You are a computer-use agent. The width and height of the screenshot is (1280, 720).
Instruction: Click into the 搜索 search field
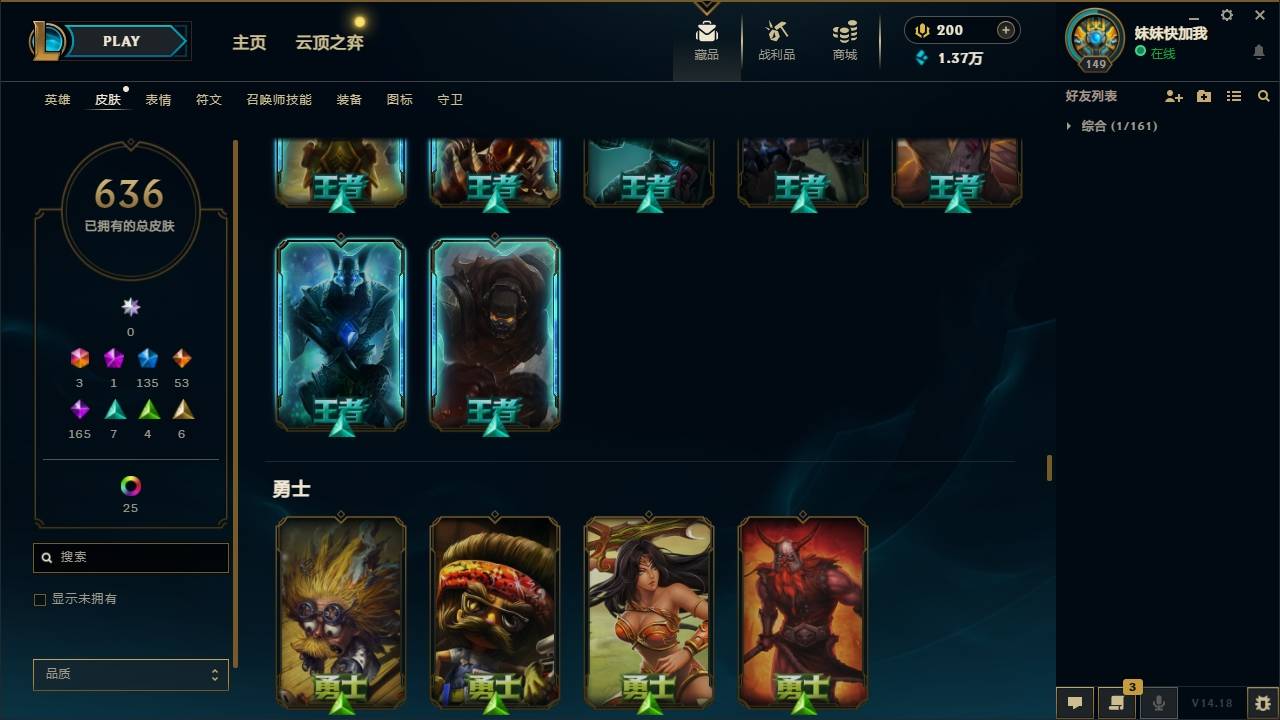click(130, 557)
